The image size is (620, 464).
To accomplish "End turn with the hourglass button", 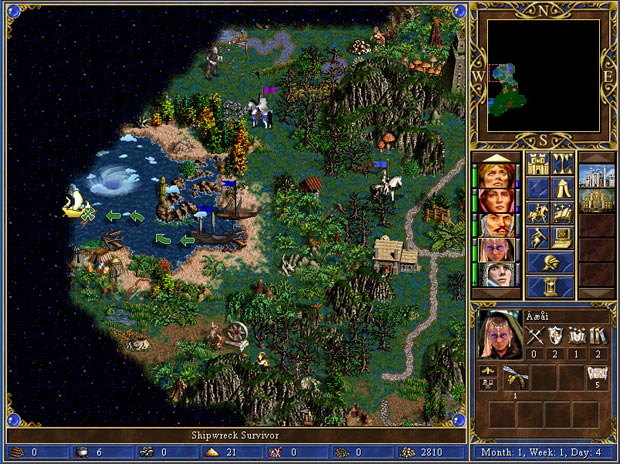I will [550, 287].
